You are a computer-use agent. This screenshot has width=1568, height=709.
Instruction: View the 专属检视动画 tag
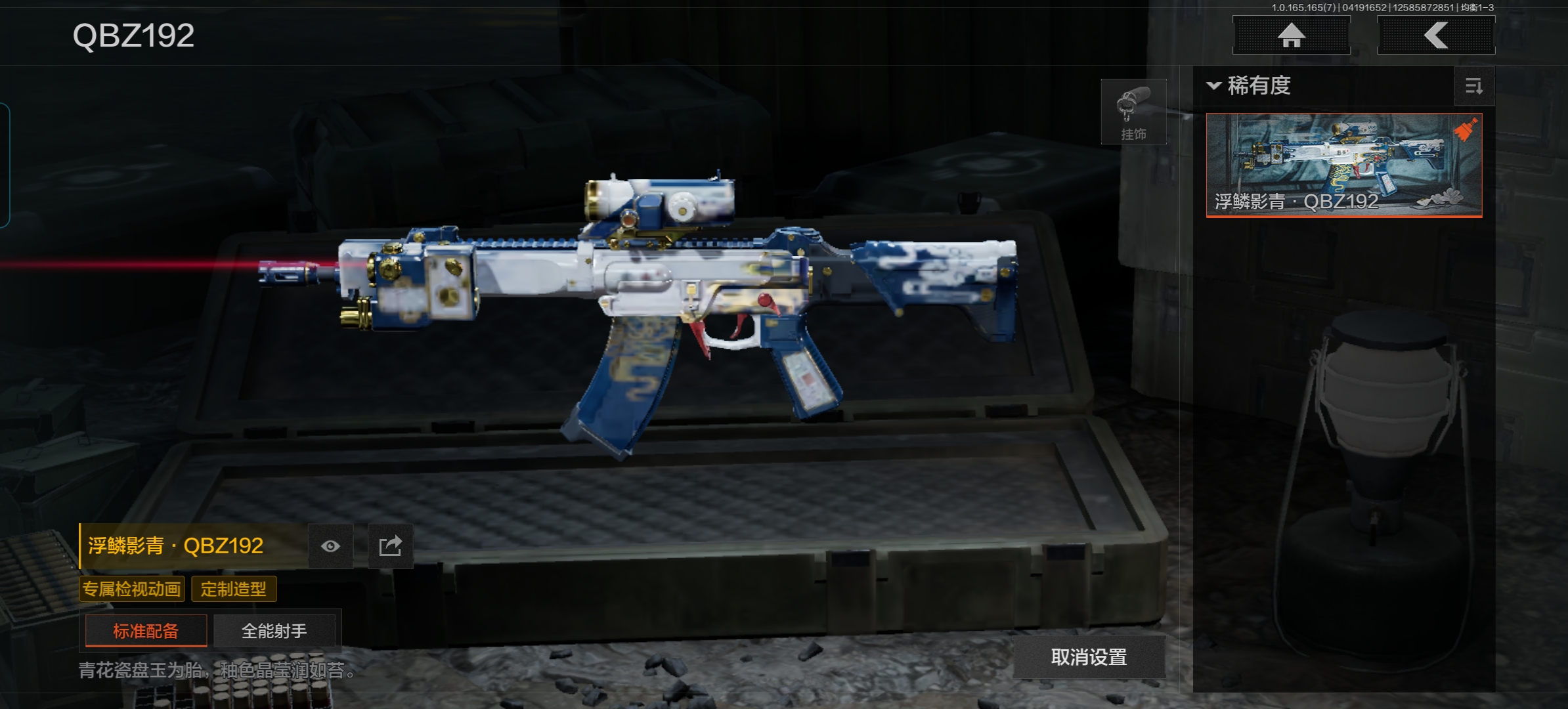click(x=132, y=589)
